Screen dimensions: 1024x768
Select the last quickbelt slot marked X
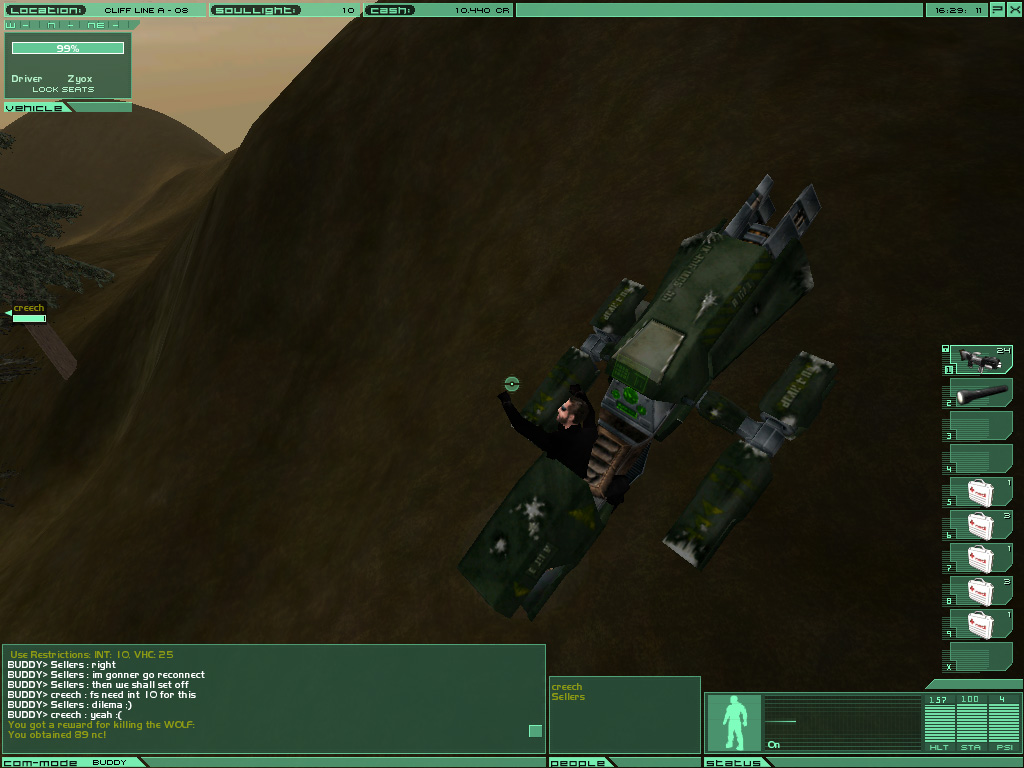978,657
